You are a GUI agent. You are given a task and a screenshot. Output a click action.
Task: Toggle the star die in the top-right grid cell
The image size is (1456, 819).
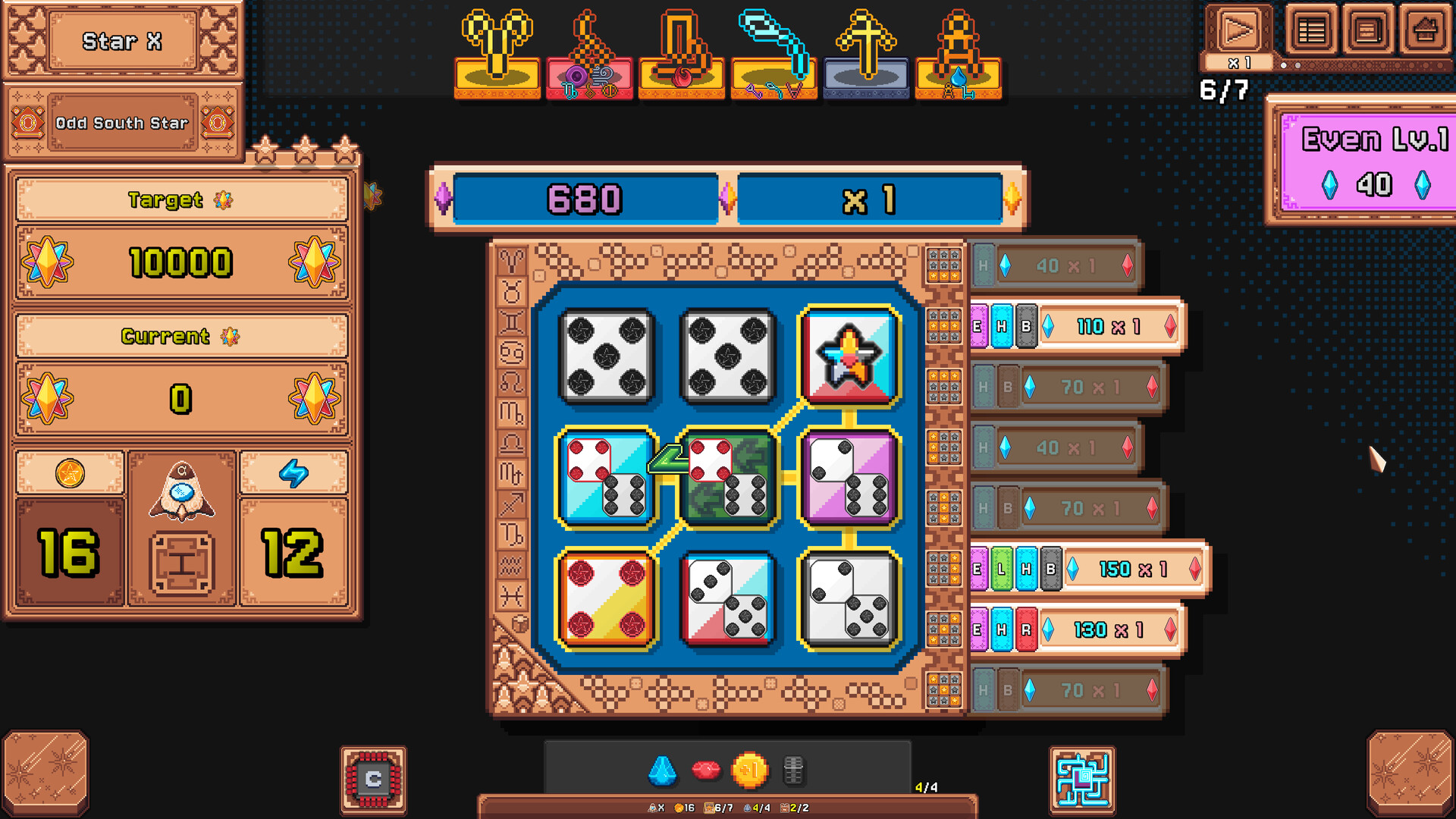point(851,356)
